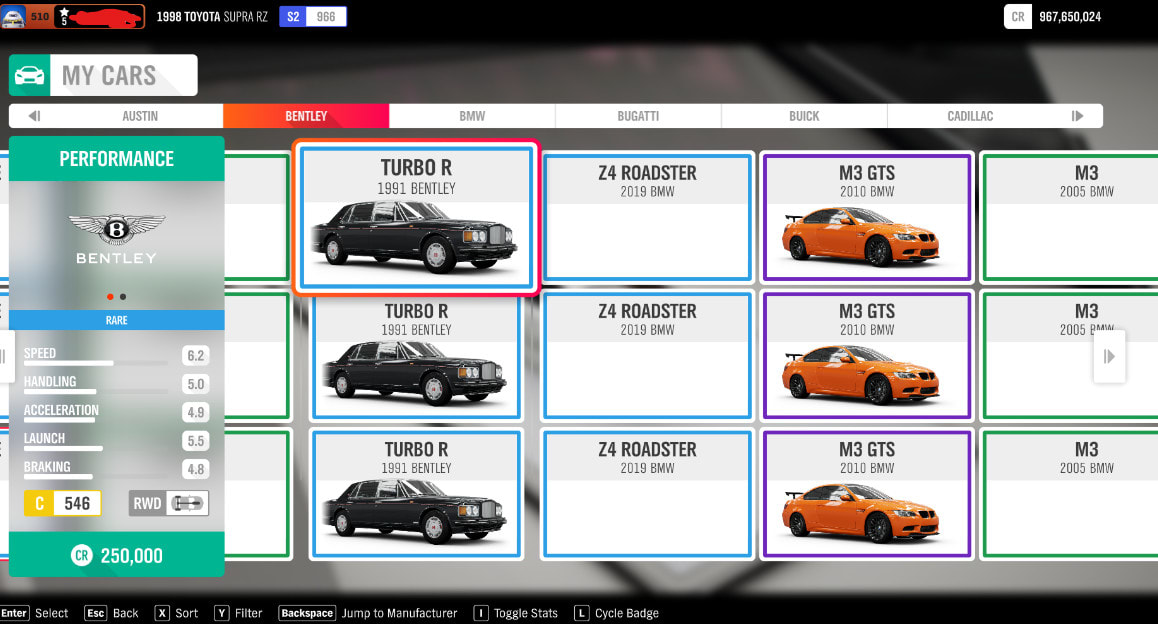Switch to the Austin manufacturer tab
This screenshot has height=624, width=1158.
point(140,116)
